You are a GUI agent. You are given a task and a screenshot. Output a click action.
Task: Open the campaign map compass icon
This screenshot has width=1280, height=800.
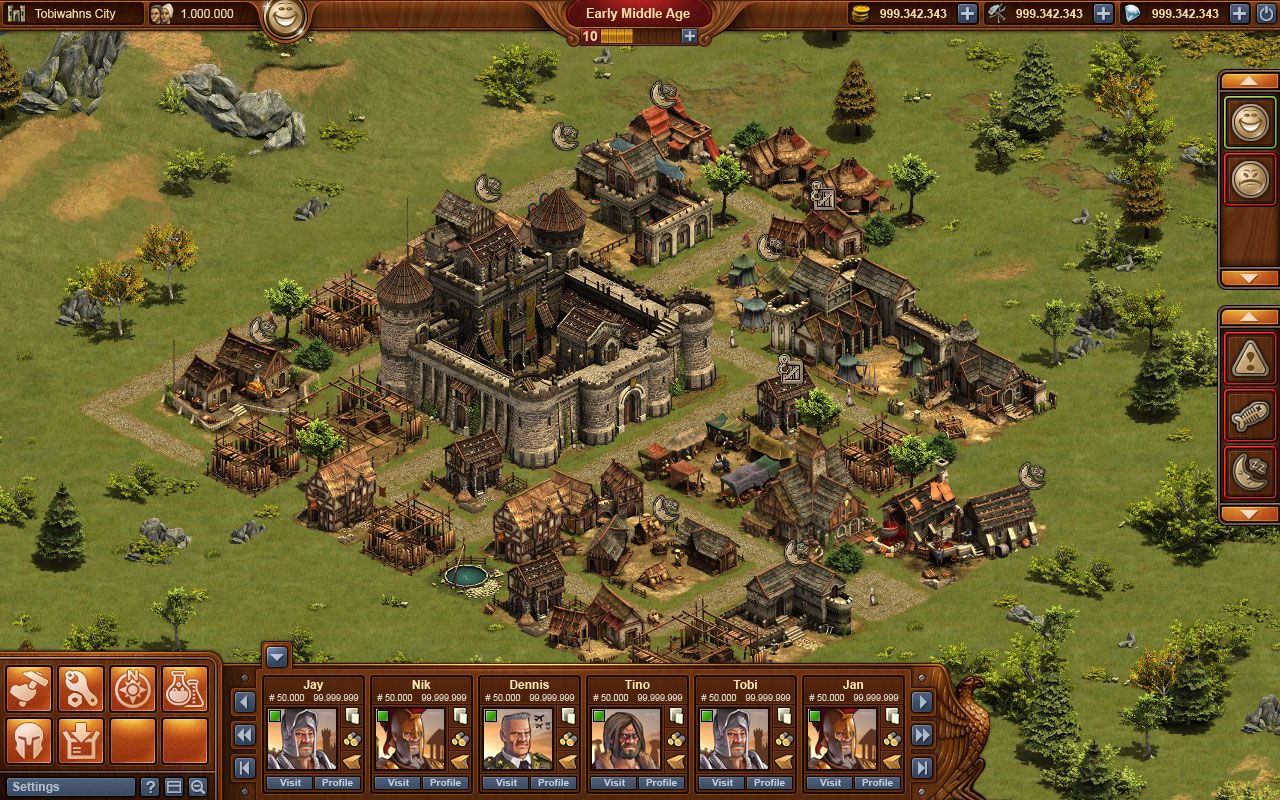(x=133, y=687)
